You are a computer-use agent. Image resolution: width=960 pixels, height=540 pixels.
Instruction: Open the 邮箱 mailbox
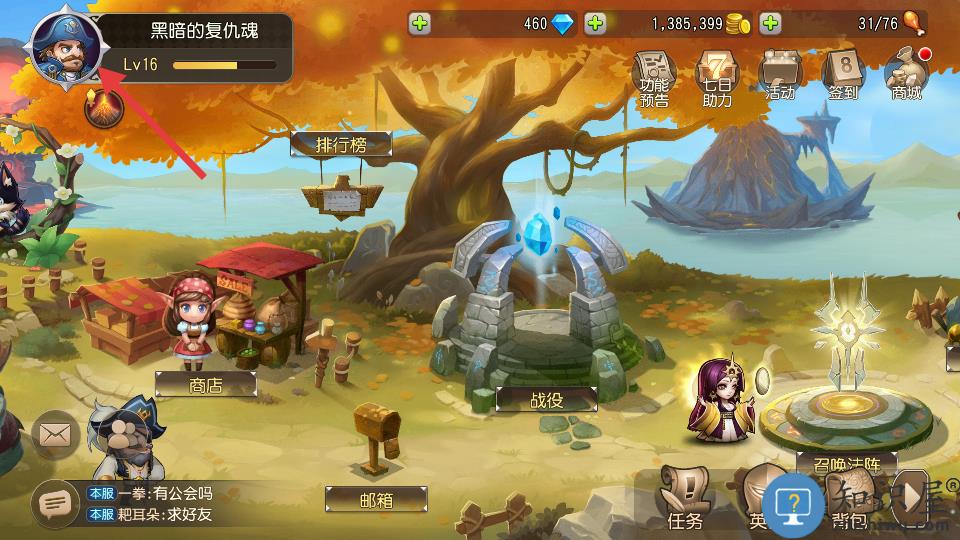tap(376, 499)
